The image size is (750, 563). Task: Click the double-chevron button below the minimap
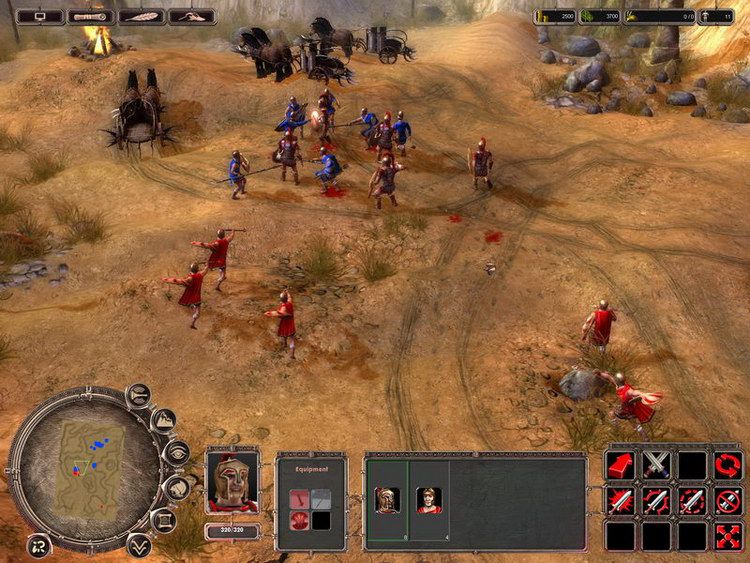(x=139, y=544)
